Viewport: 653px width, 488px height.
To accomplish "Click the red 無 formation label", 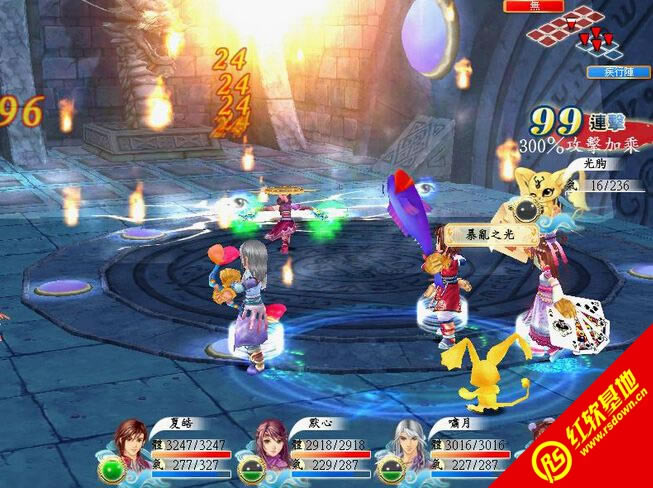I will (533, 6).
